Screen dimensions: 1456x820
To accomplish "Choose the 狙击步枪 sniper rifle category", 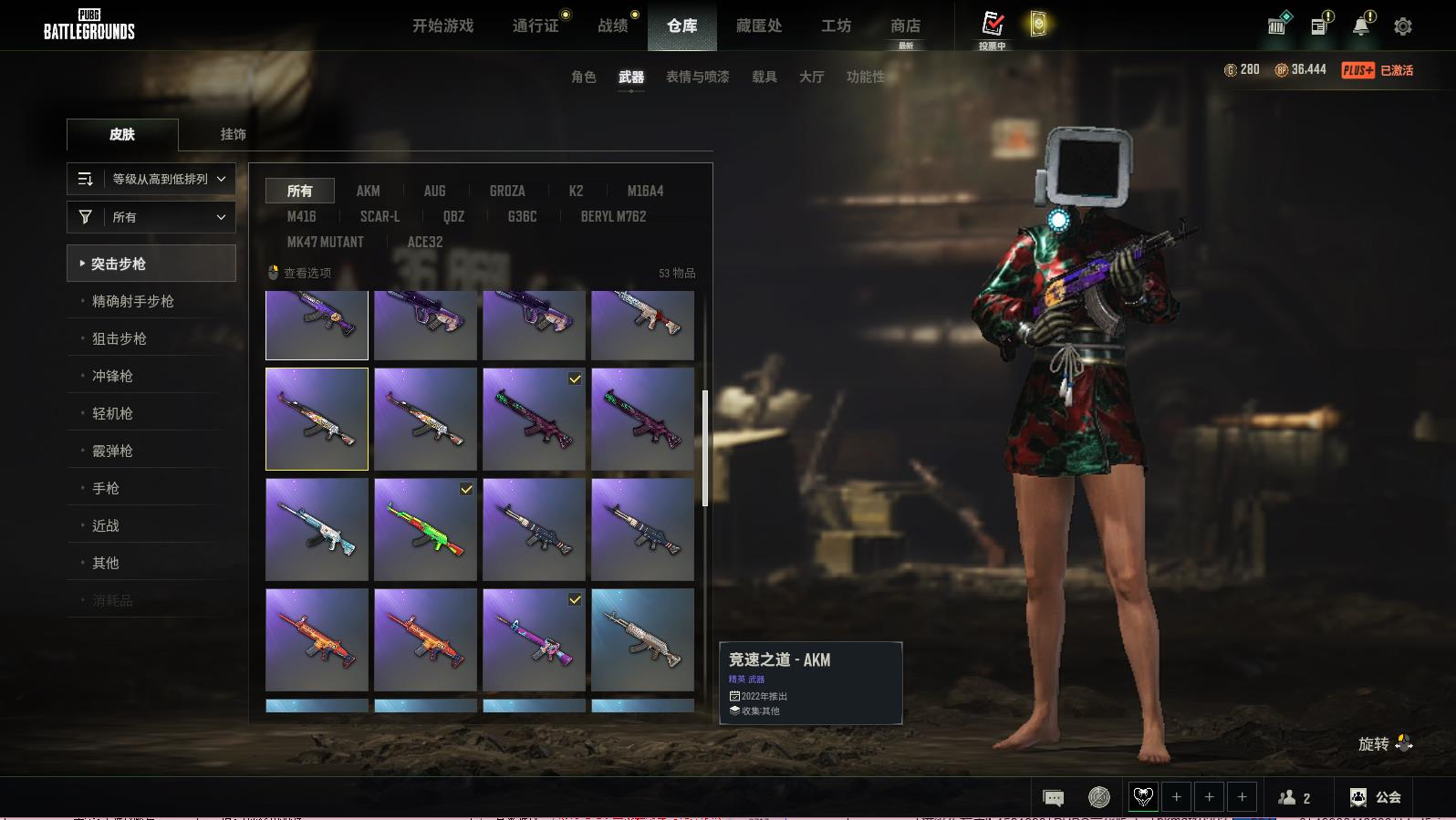I will click(x=119, y=338).
